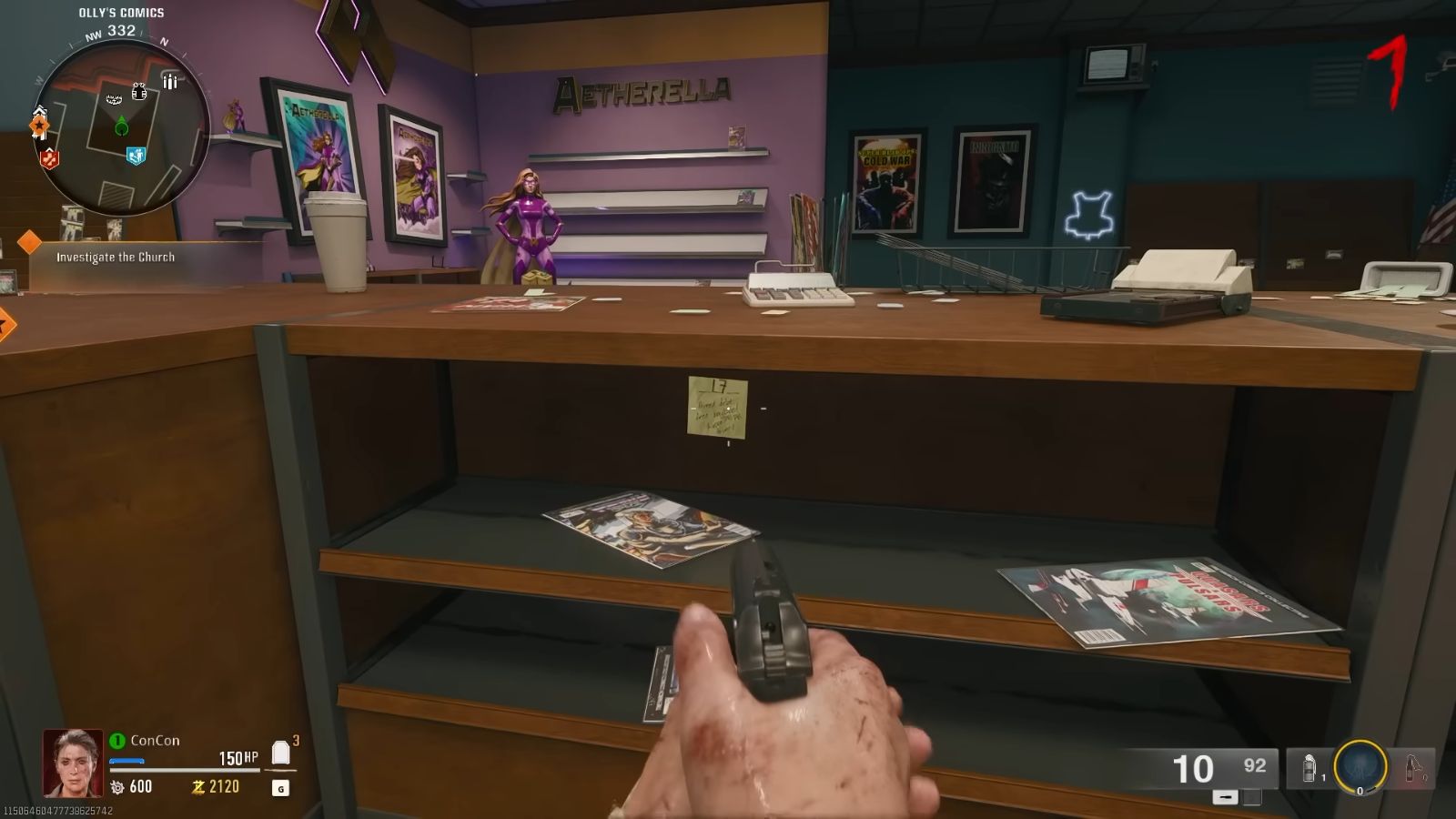Select the ammo crate icon on the minimap
This screenshot has width=1456, height=819.
(170, 80)
